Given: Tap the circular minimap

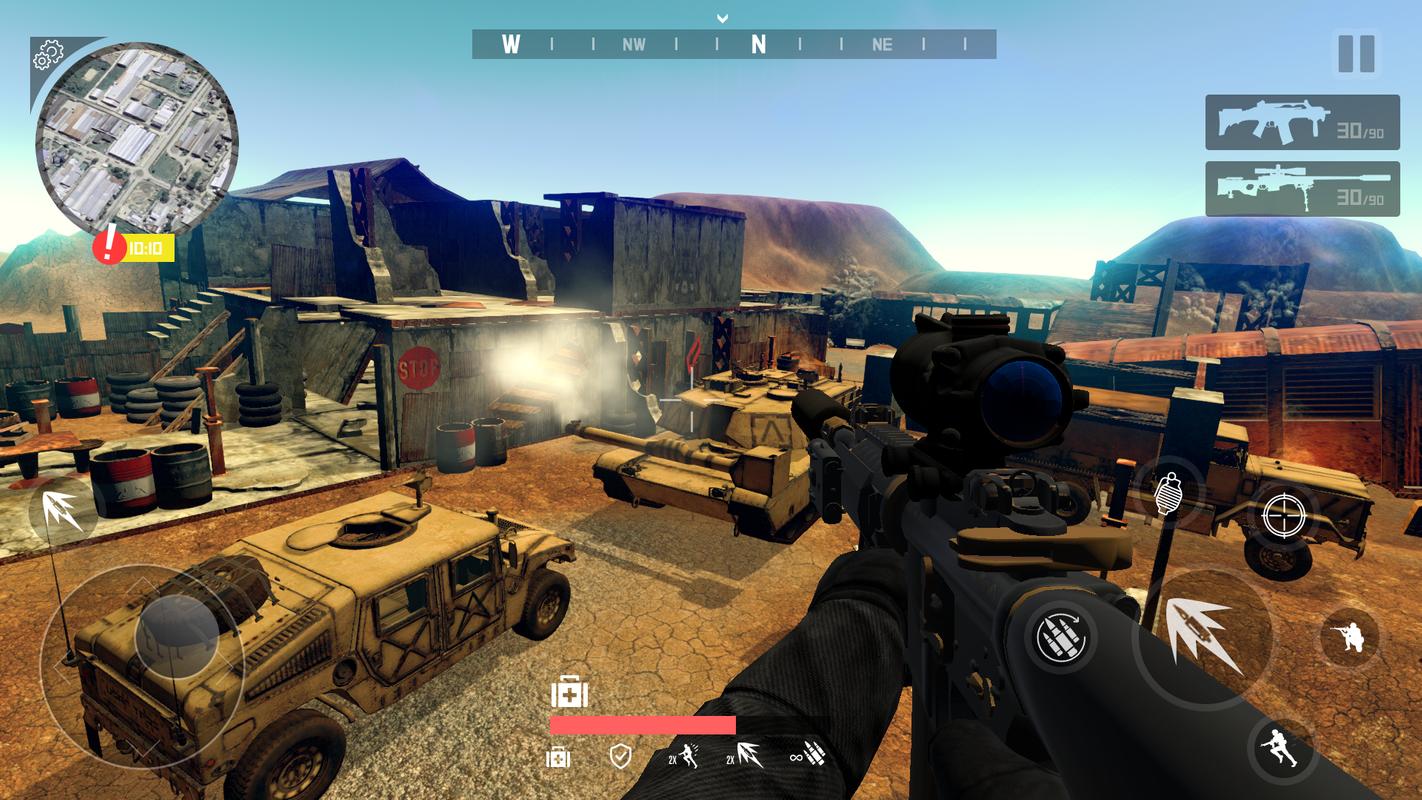Looking at the screenshot, I should pos(137,140).
